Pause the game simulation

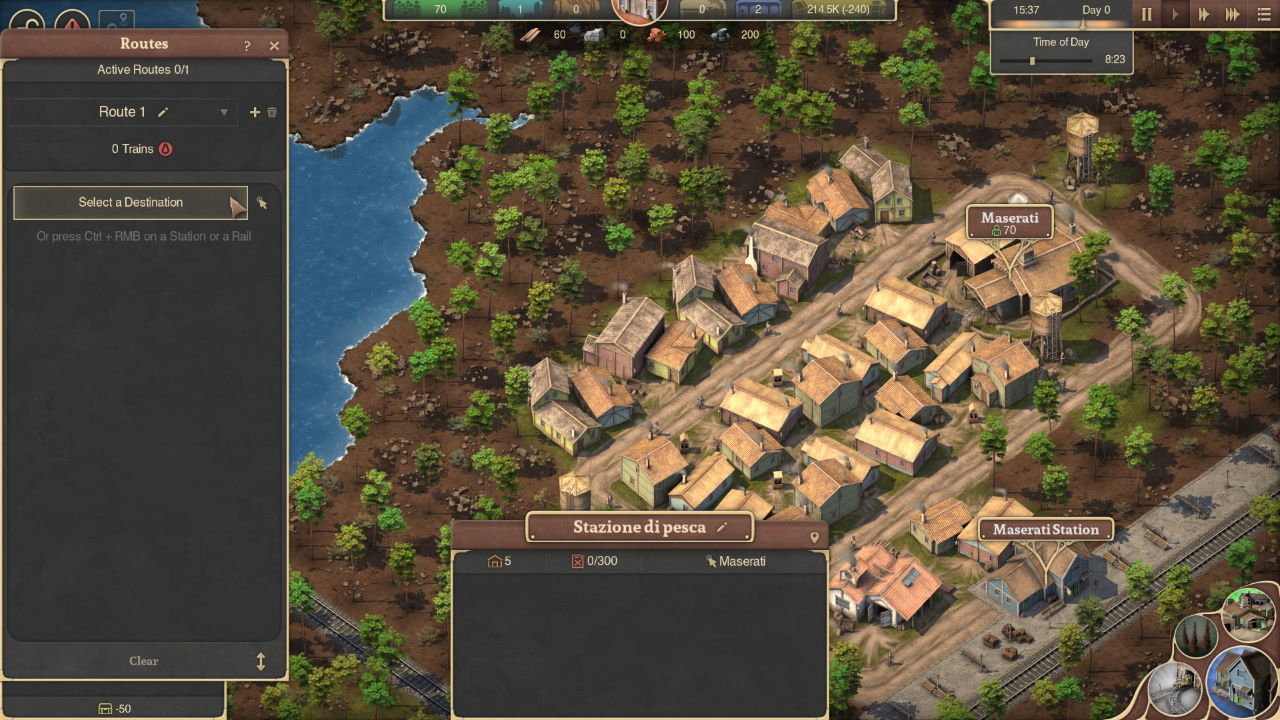click(x=1147, y=14)
